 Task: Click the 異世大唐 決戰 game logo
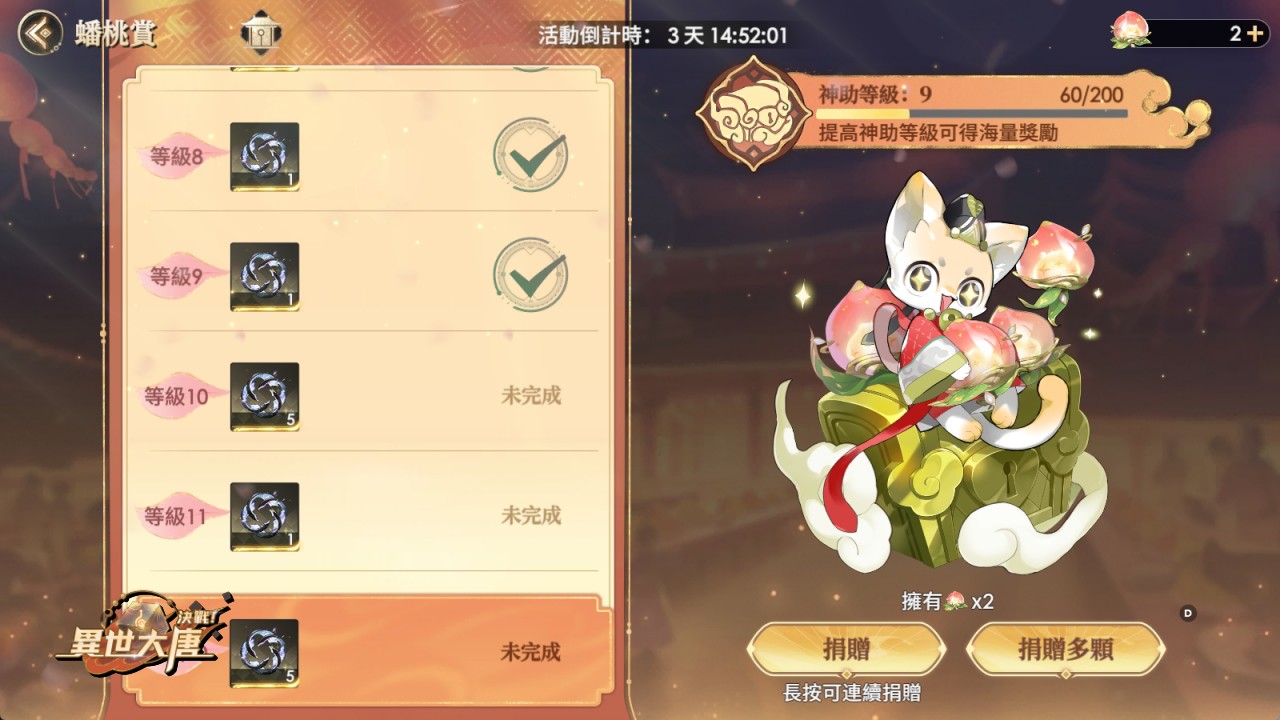click(x=140, y=645)
